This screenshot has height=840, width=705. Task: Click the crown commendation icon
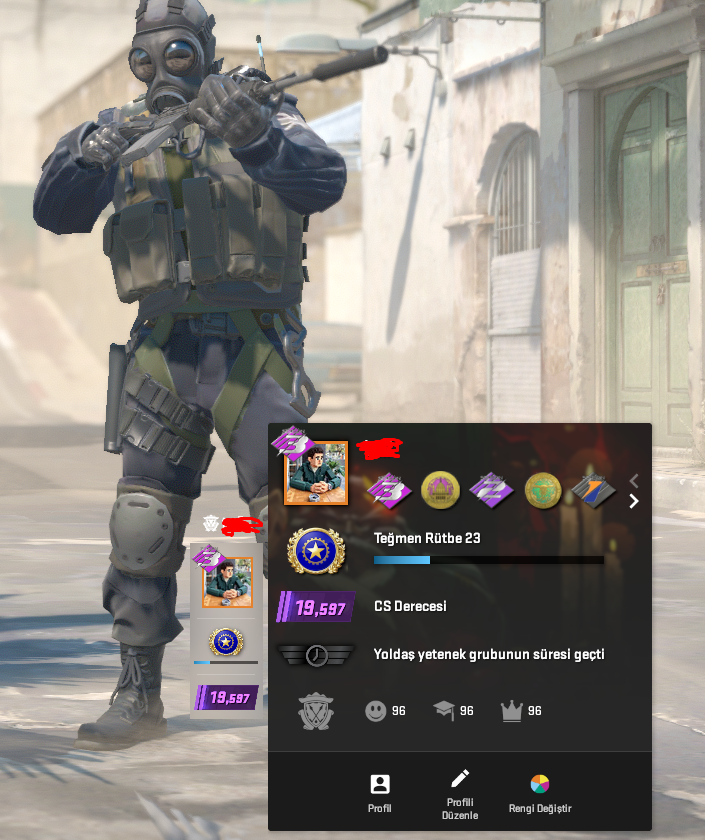tap(512, 711)
